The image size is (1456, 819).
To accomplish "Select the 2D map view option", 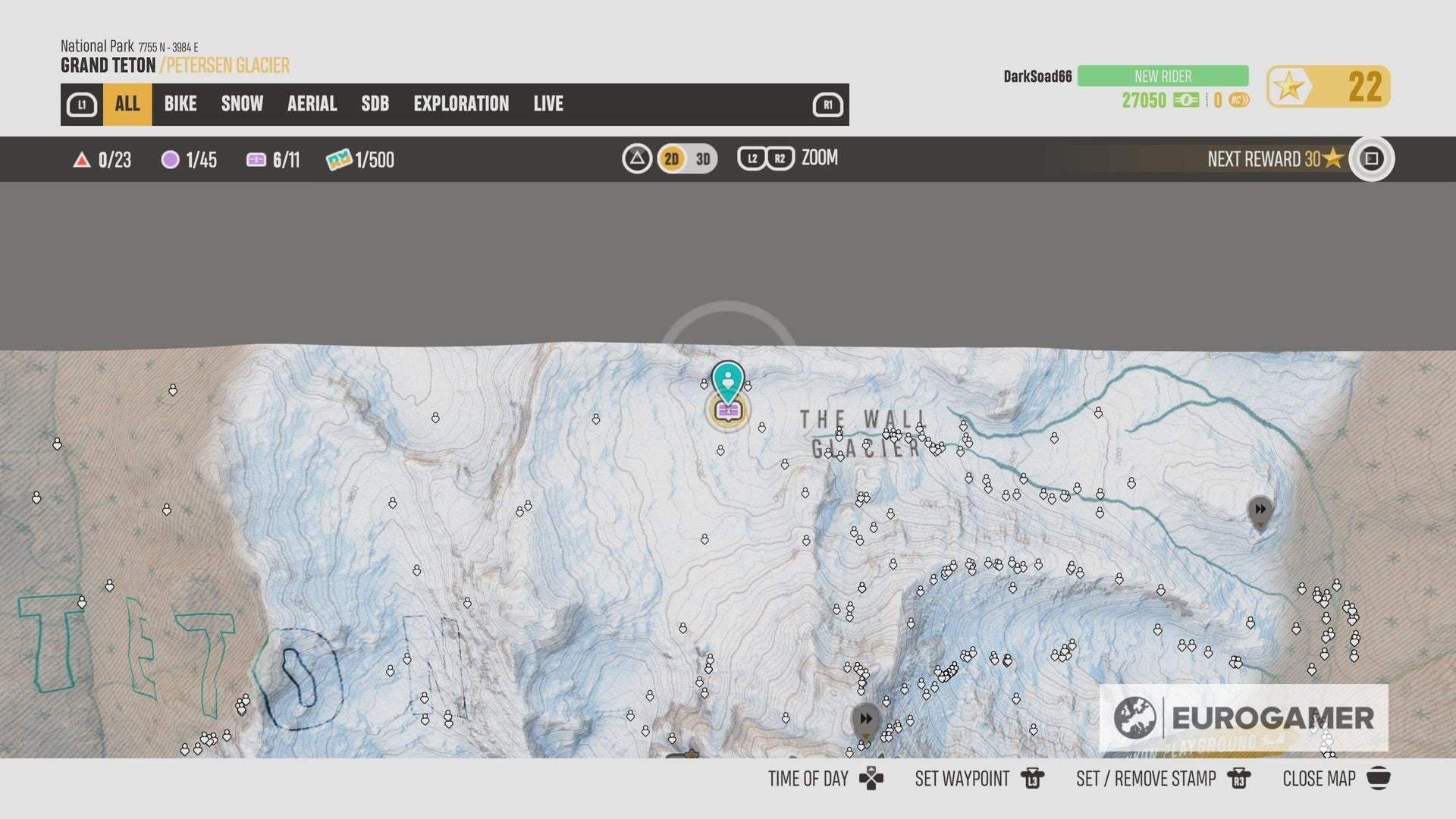I will [x=670, y=159].
